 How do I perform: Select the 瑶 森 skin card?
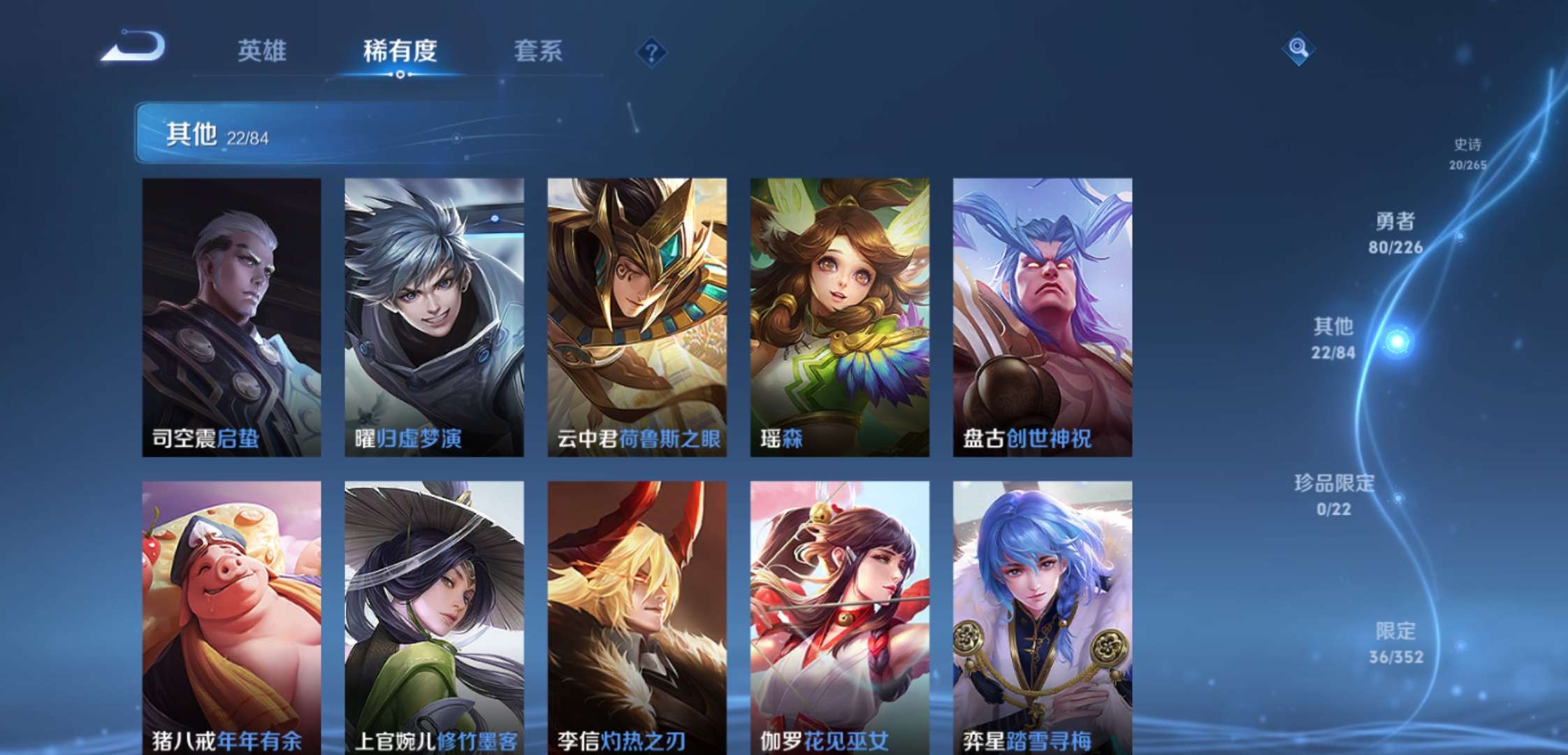[839, 317]
